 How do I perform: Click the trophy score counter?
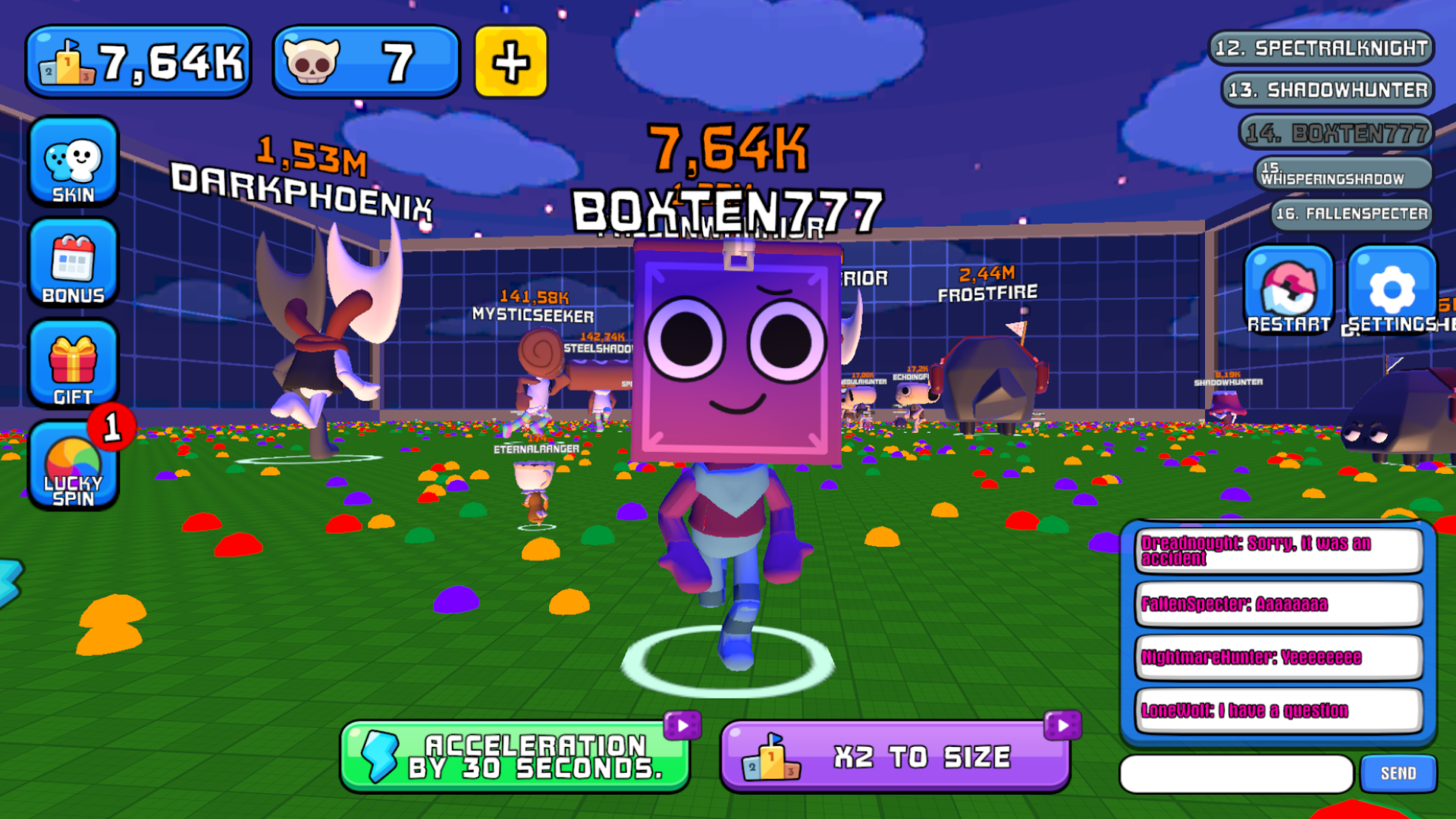tap(136, 61)
